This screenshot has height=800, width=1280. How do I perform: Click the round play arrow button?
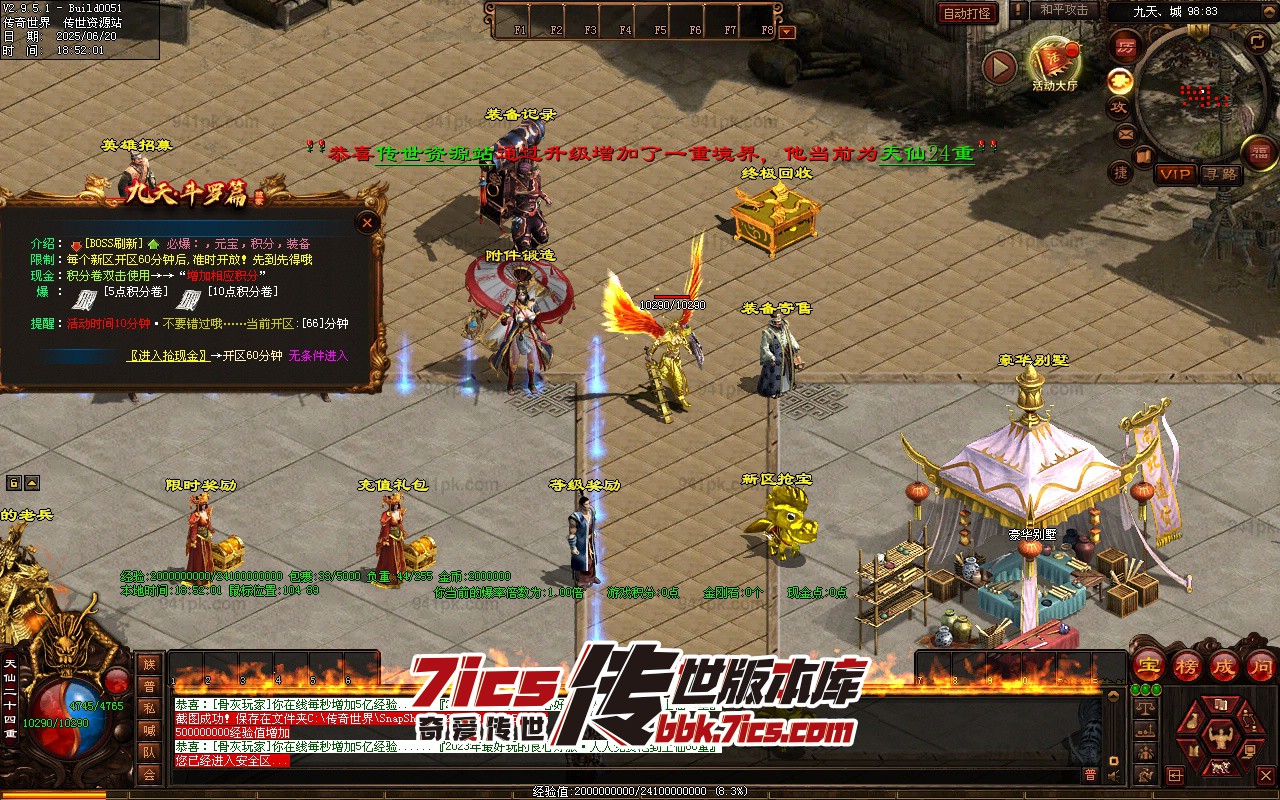point(999,67)
